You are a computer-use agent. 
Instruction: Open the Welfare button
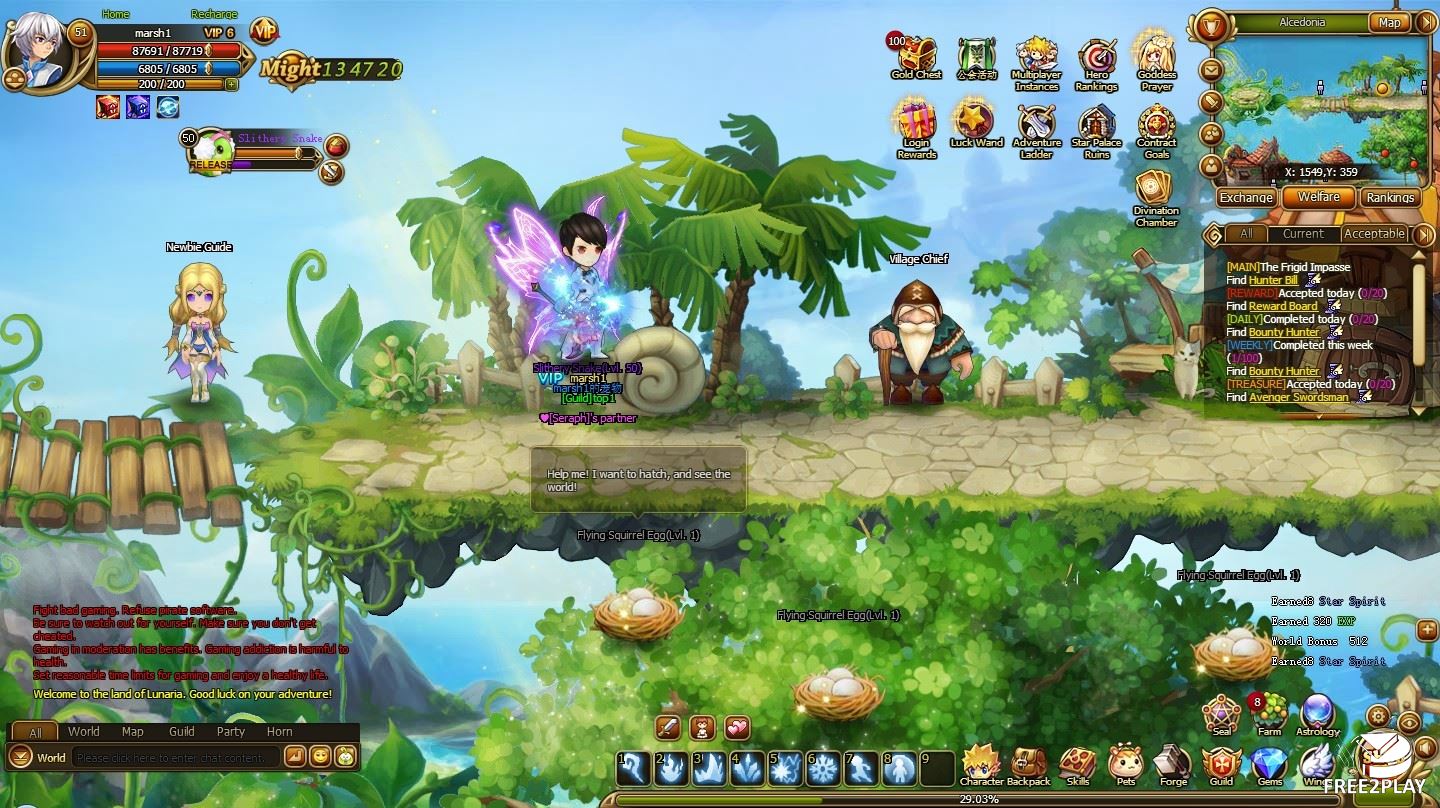[x=1318, y=197]
